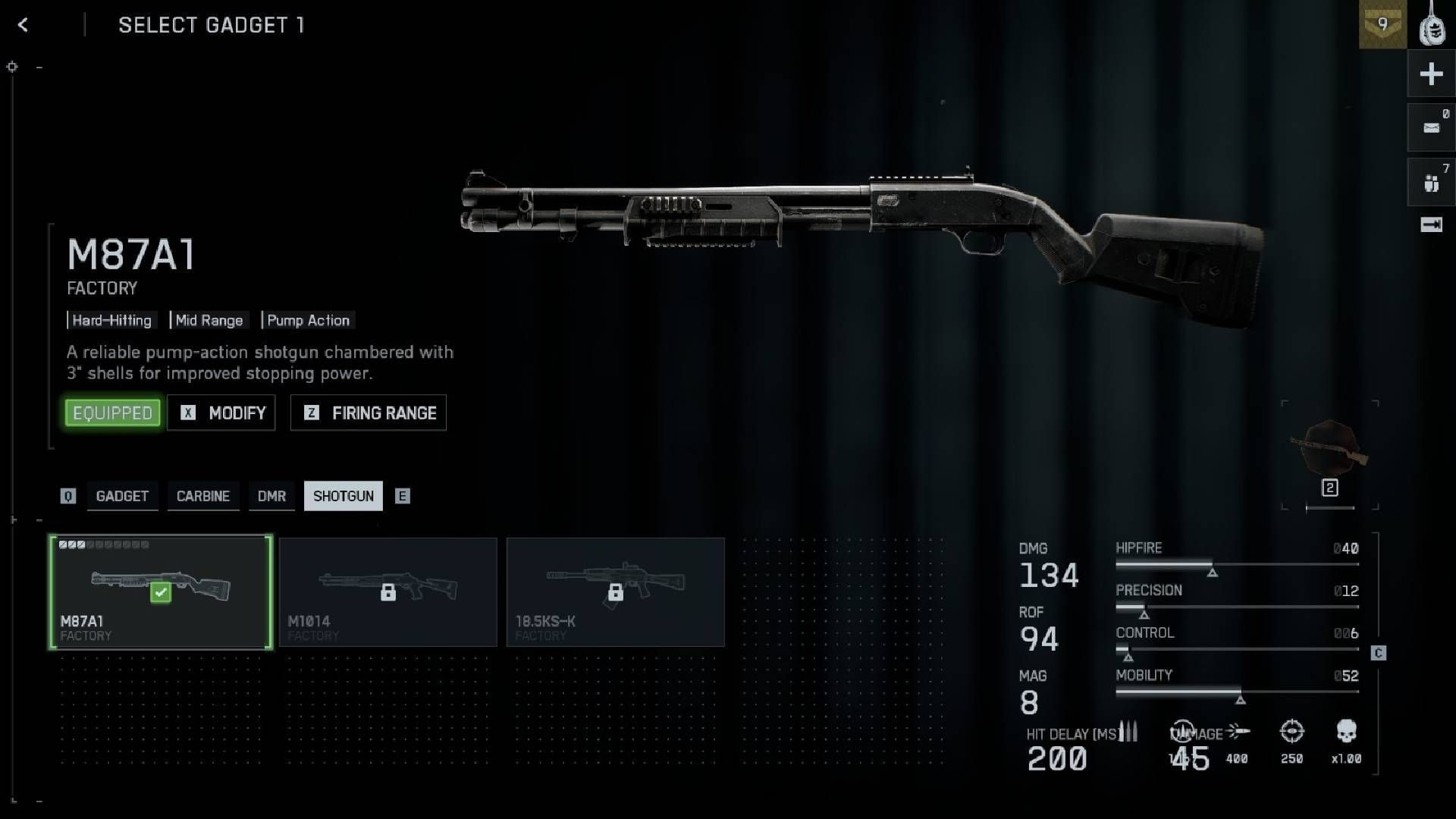Open the squad members icon
1456x819 pixels.
[1431, 182]
